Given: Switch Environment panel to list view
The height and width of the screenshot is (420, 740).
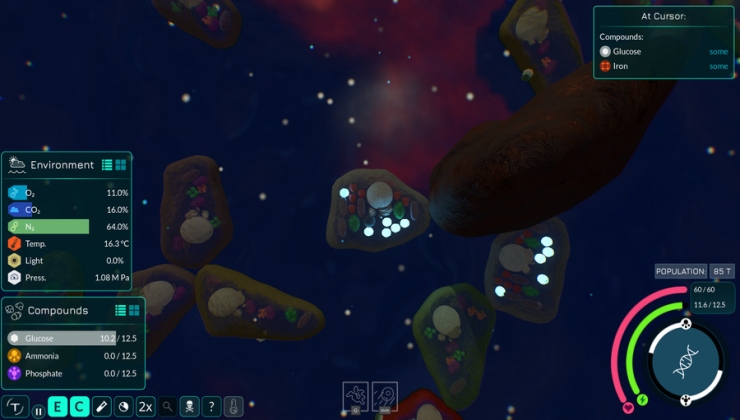Looking at the screenshot, I should pos(106,165).
